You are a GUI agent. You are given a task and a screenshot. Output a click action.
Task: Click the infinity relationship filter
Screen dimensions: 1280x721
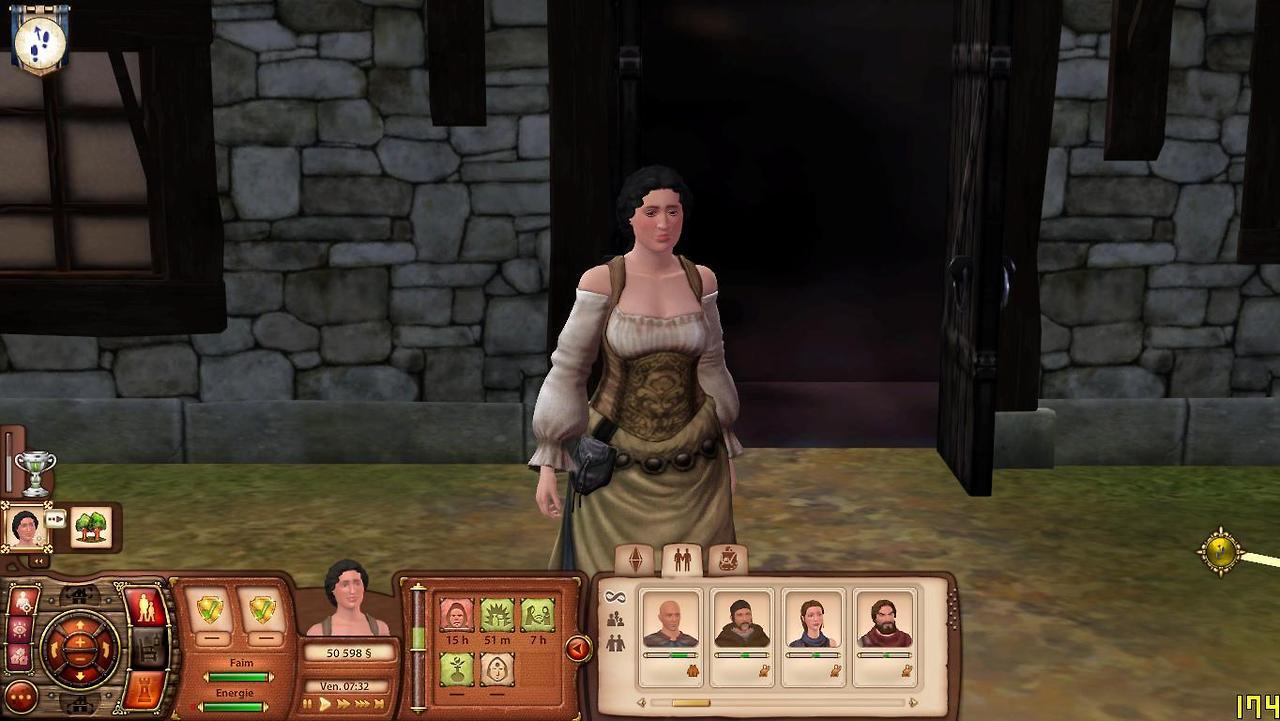click(x=615, y=597)
